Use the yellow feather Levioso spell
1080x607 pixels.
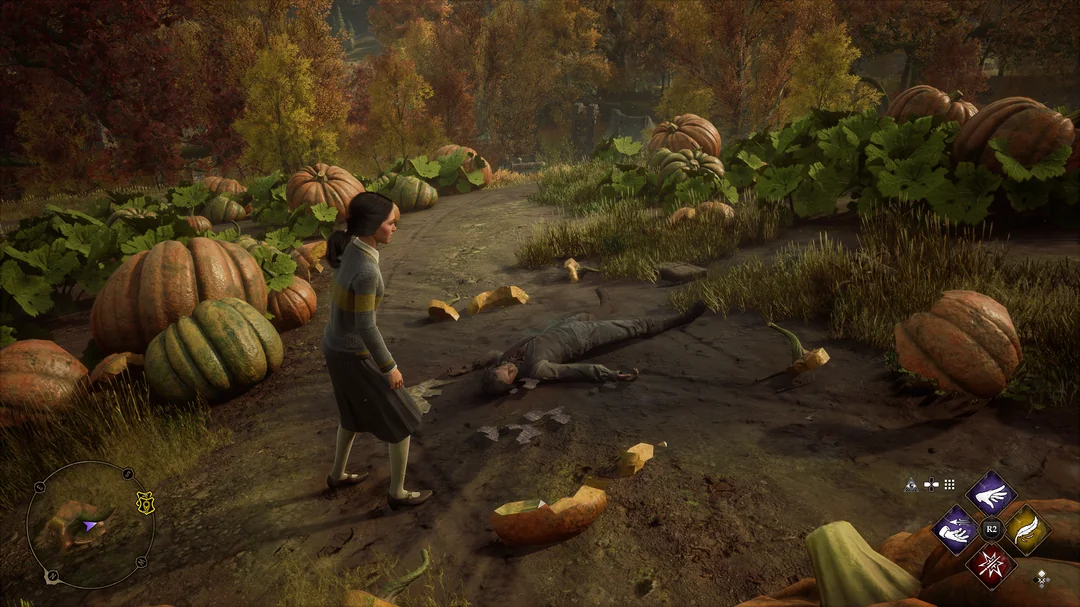click(1026, 529)
